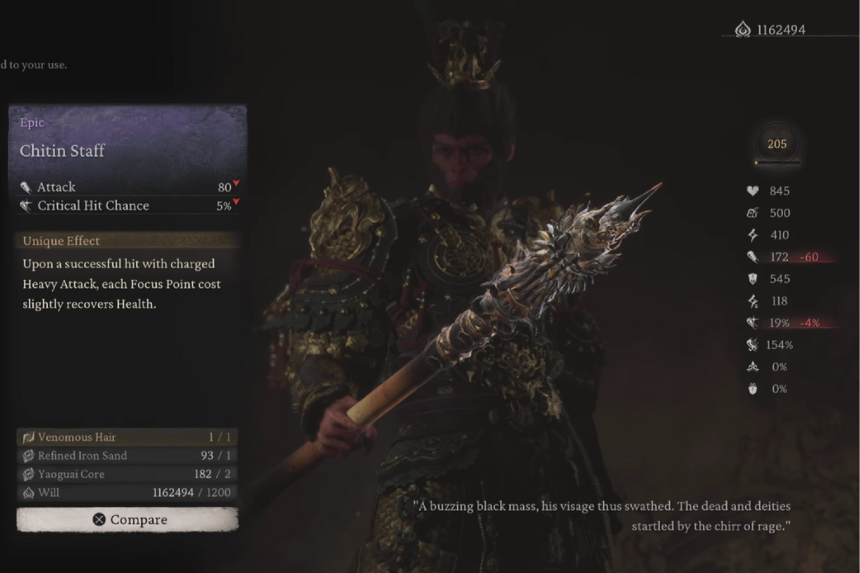The width and height of the screenshot is (860, 573).
Task: Select the Refined Iron Sand material row
Action: coord(128,456)
